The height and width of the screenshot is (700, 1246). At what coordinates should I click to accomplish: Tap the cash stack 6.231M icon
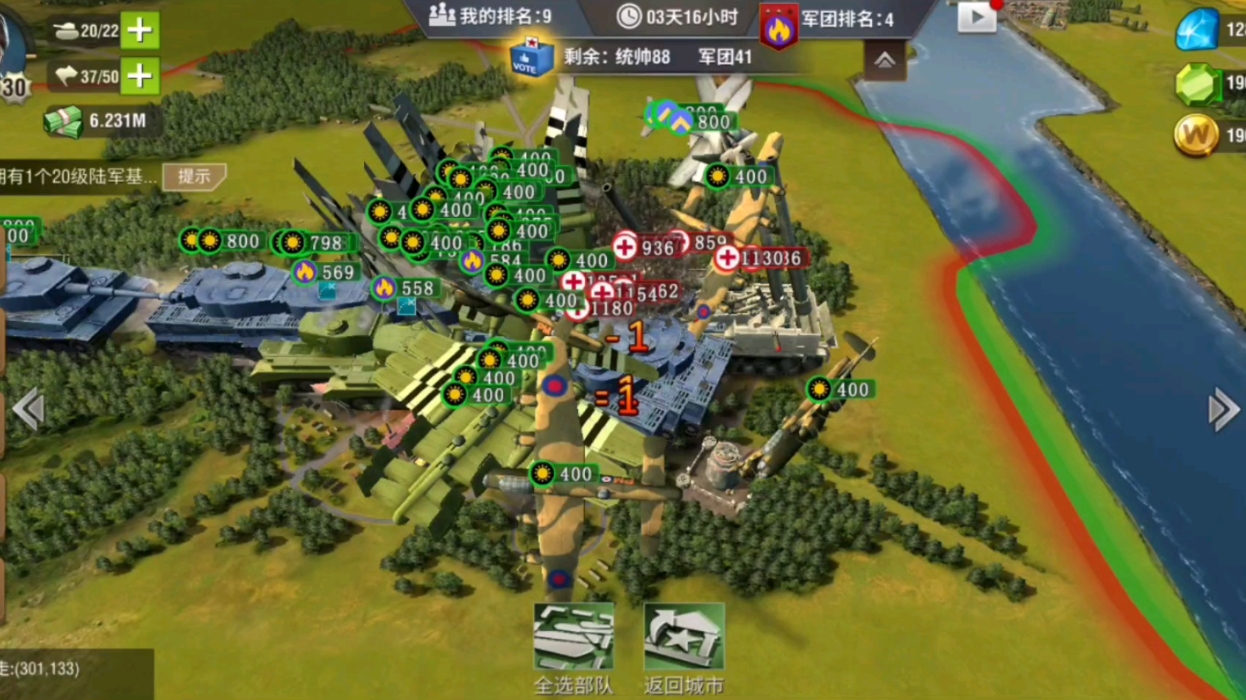pos(62,122)
